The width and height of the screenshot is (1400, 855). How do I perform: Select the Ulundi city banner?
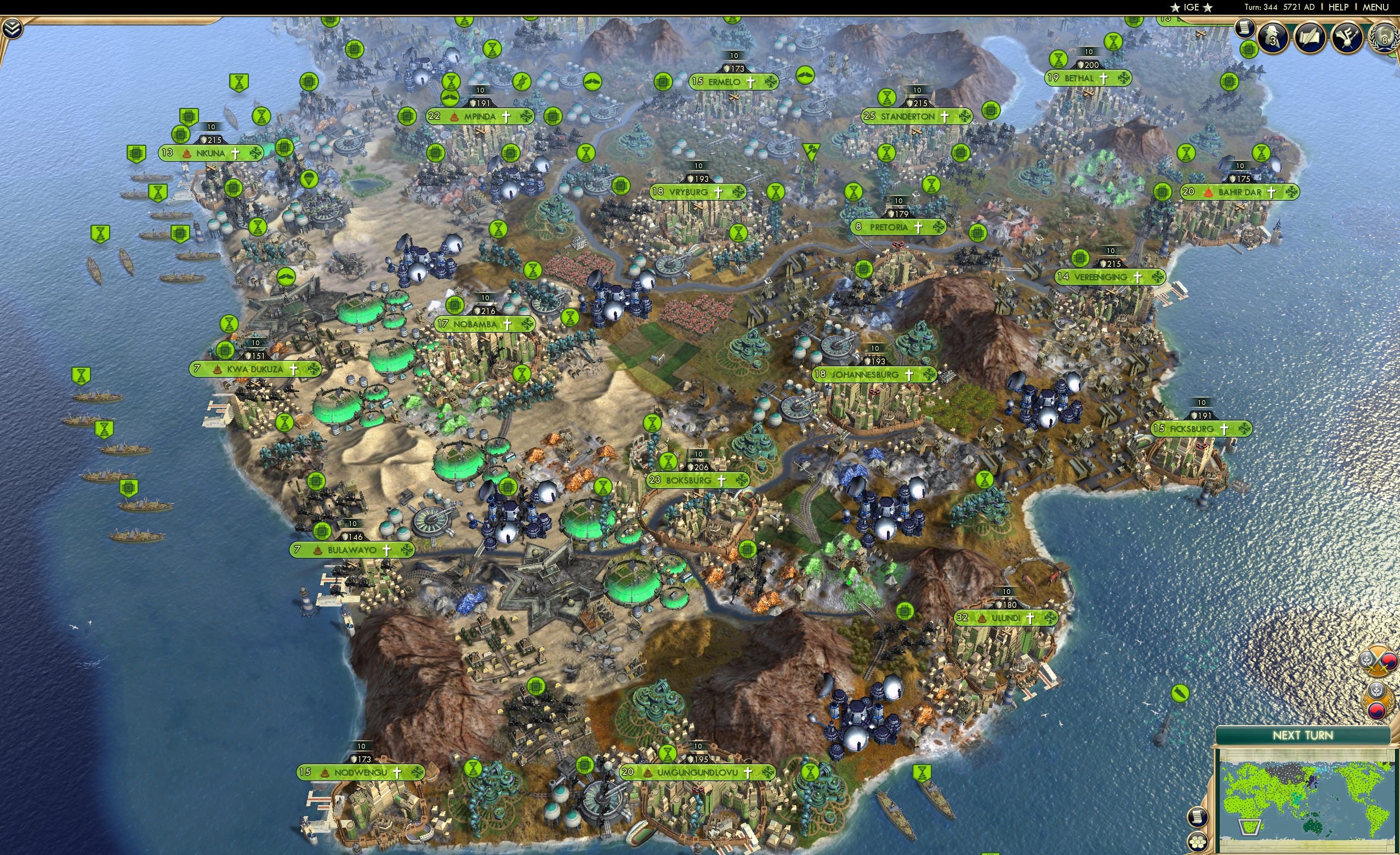[1006, 618]
